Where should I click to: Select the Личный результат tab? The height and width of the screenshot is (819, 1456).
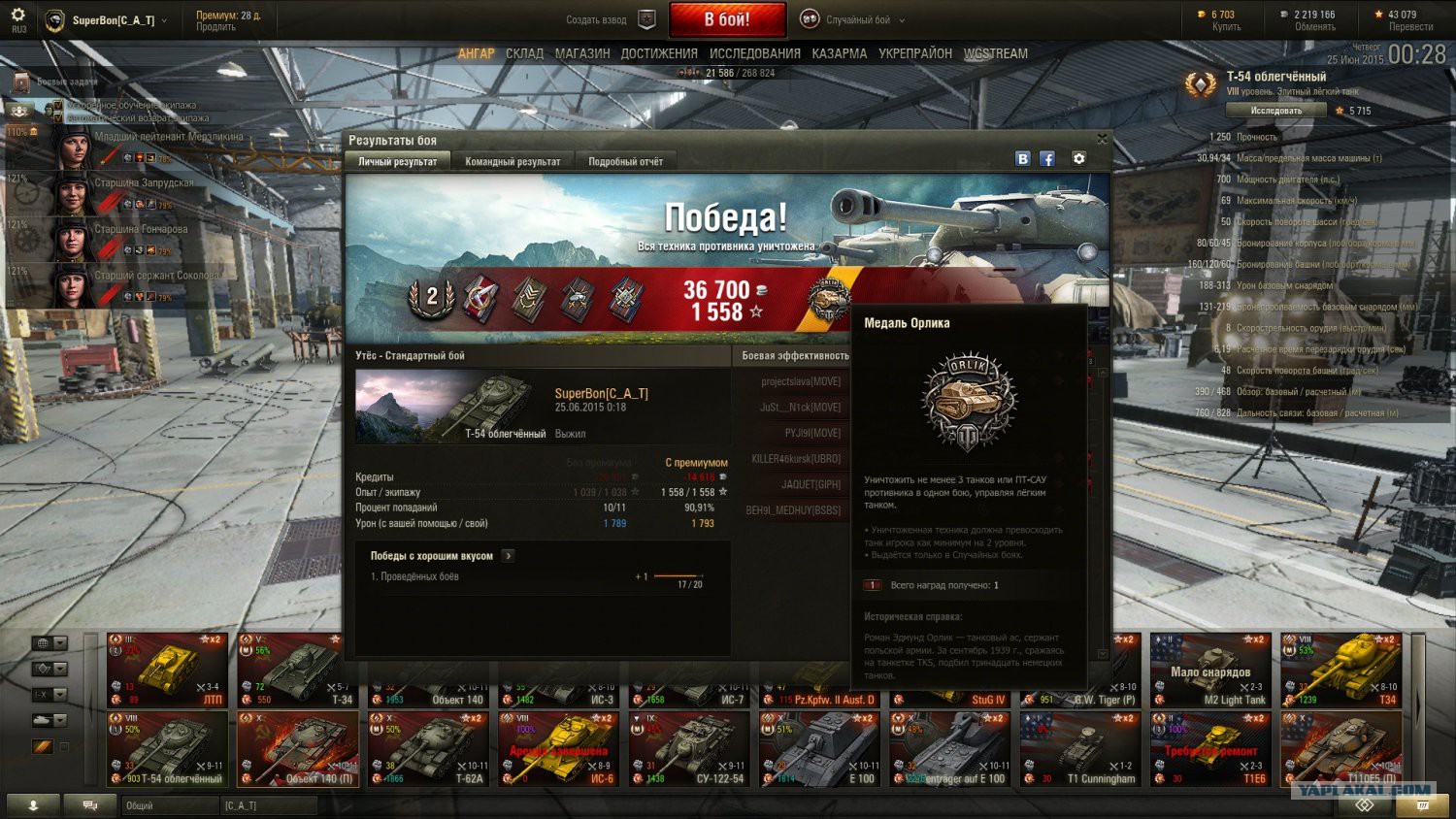tap(397, 162)
